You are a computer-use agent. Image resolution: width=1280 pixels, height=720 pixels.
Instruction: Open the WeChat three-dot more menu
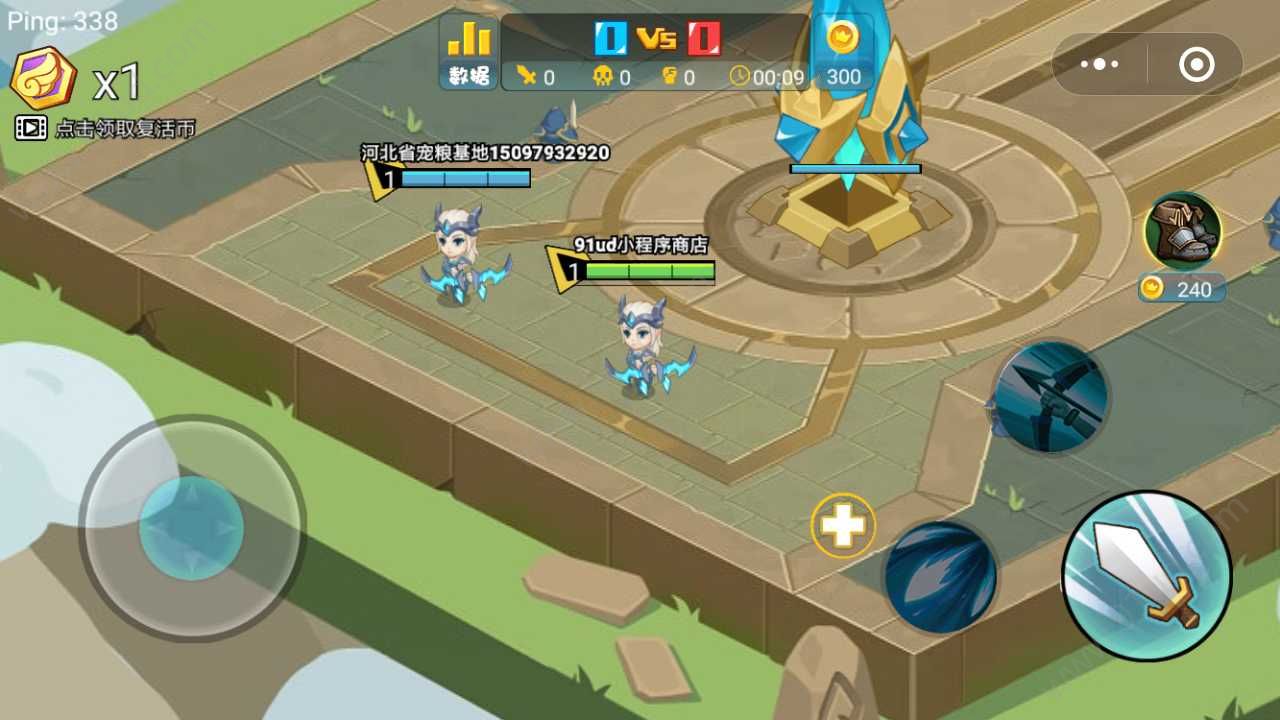pyautogui.click(x=1100, y=63)
